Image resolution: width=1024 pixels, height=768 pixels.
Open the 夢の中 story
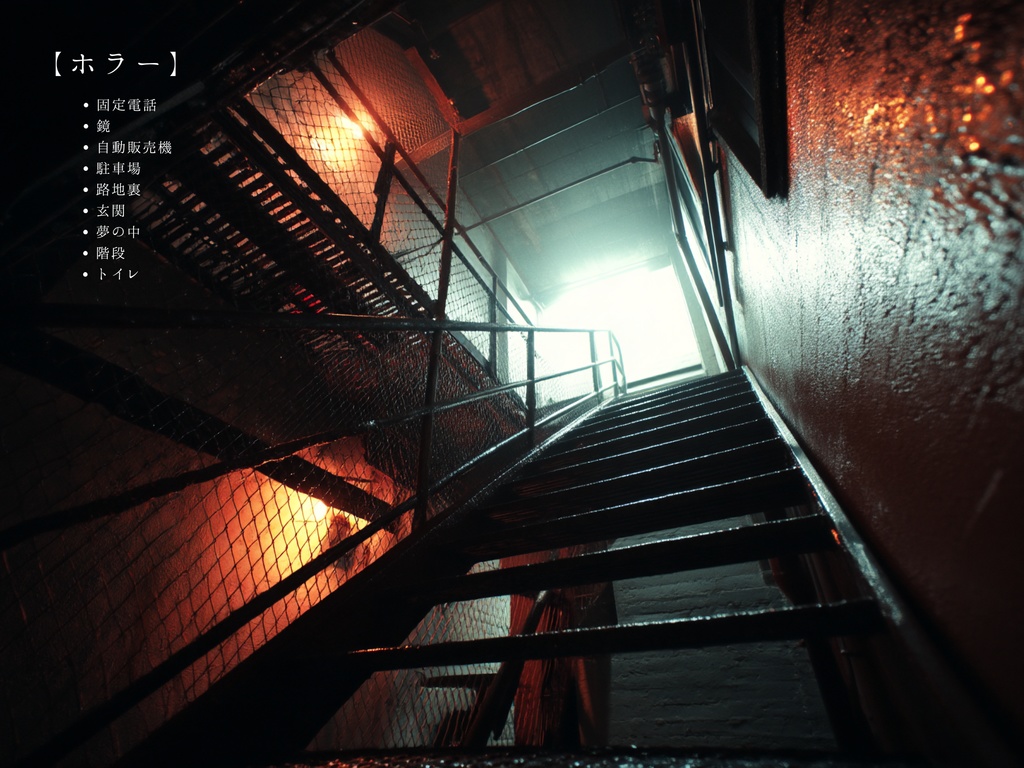coord(118,231)
